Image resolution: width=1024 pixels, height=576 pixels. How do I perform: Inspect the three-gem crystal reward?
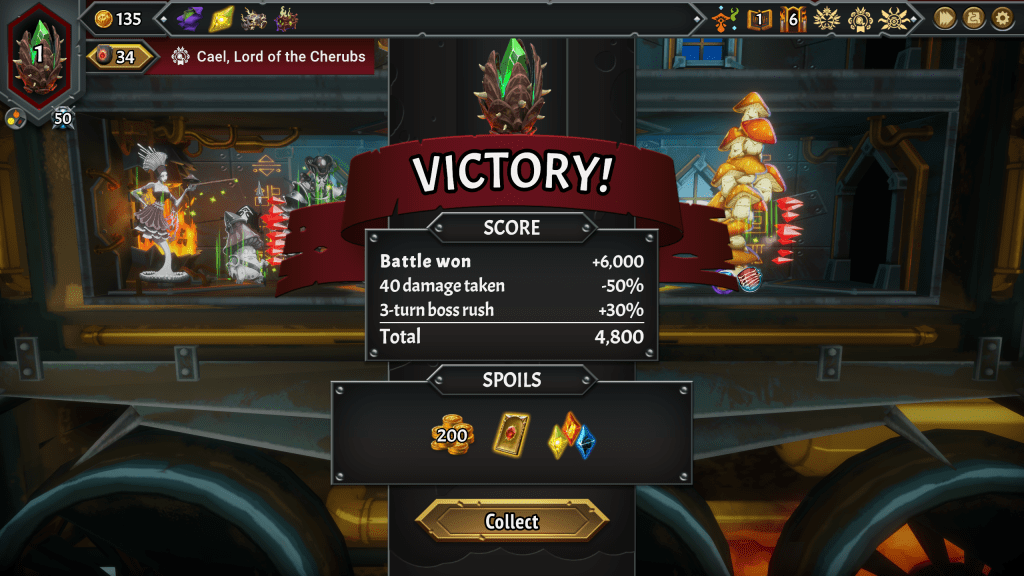(572, 436)
